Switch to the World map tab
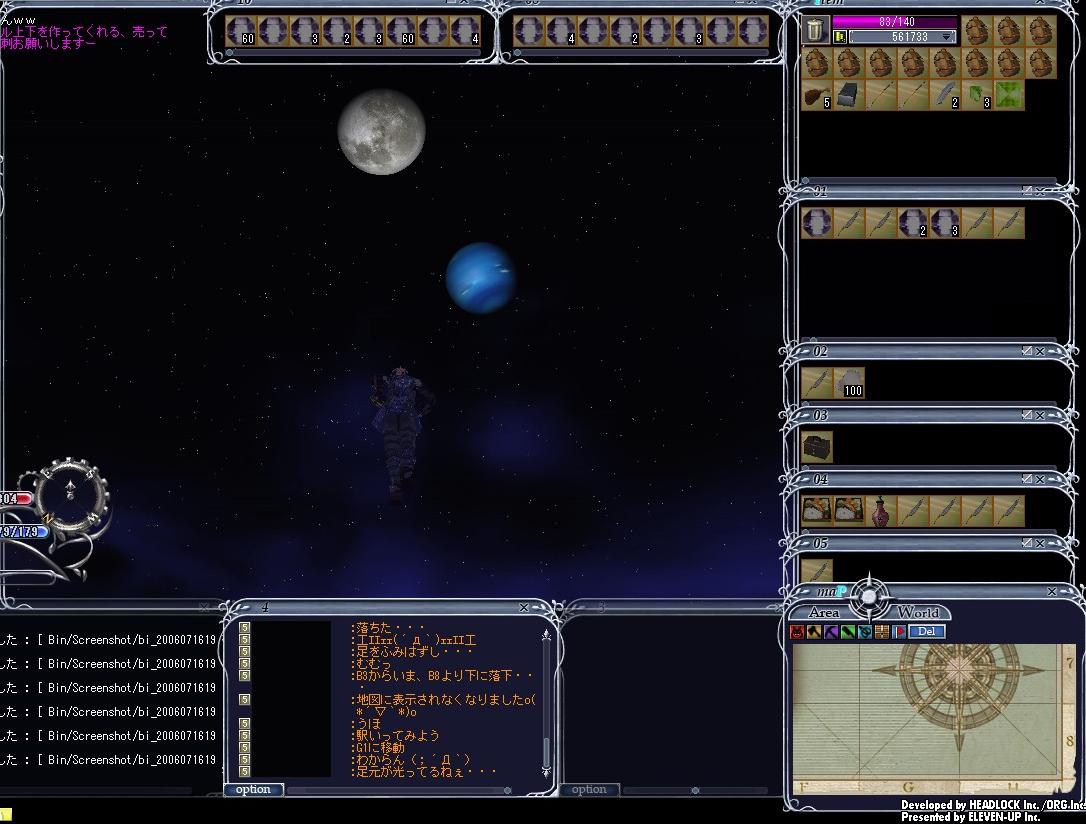The image size is (1086, 824). click(x=917, y=612)
